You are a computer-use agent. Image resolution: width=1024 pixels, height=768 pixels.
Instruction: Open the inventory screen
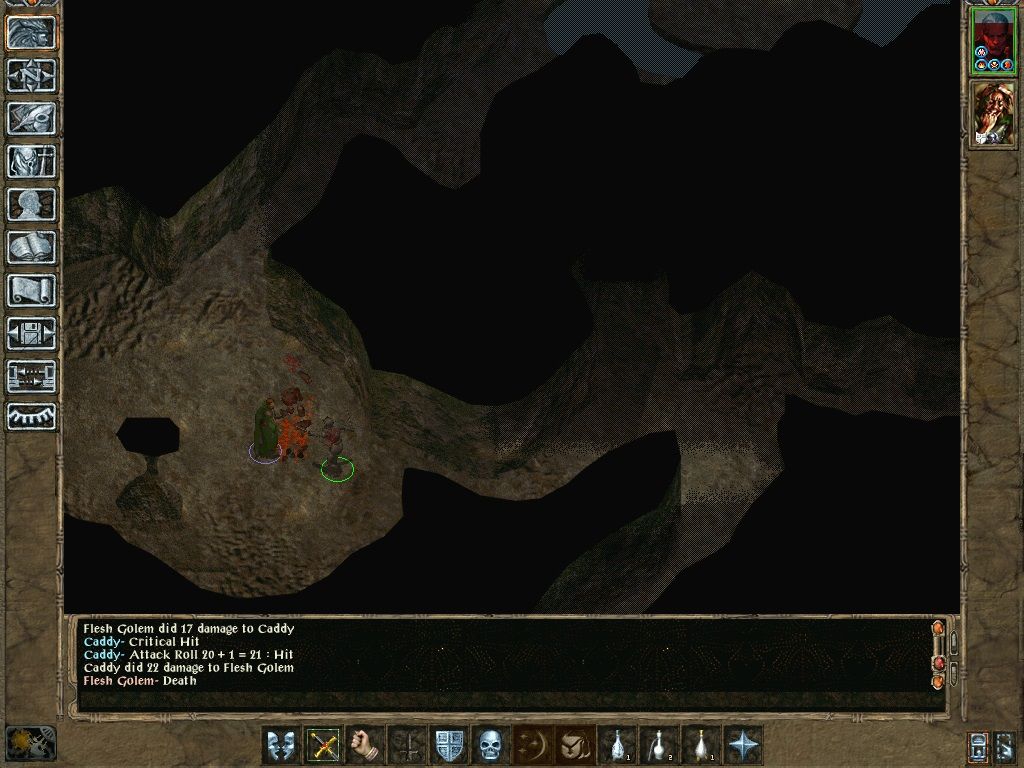point(32,161)
